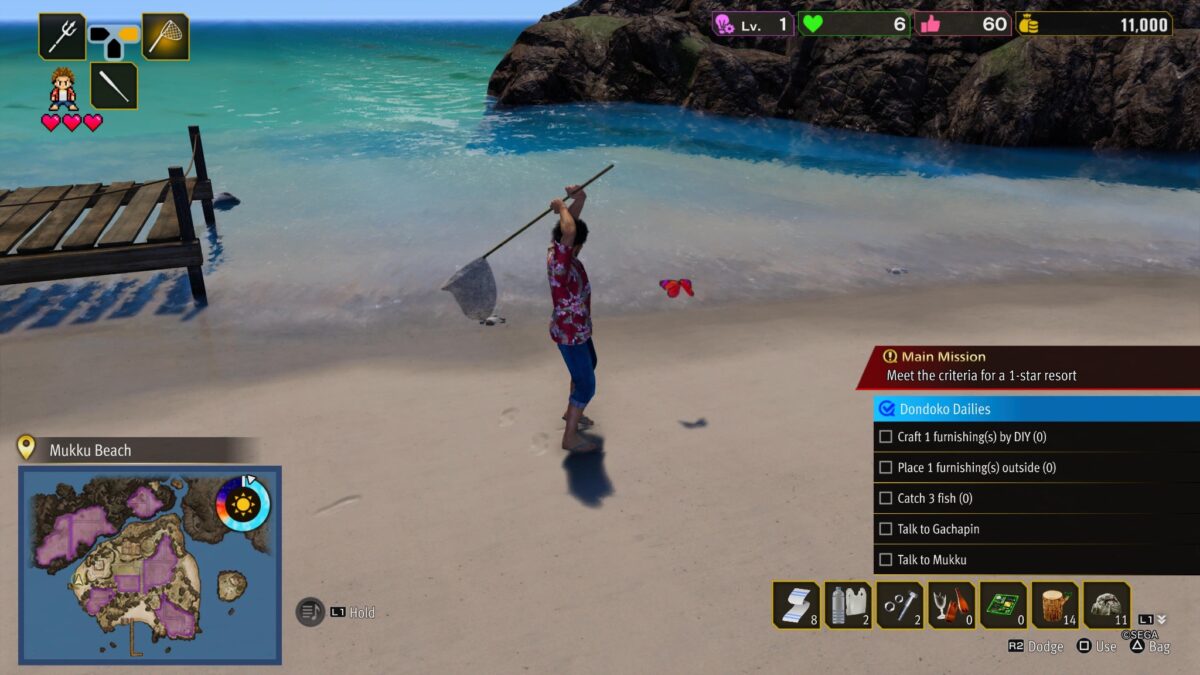Pick the green circuit board slot
Viewport: 1200px width, 675px height.
[x=1003, y=605]
